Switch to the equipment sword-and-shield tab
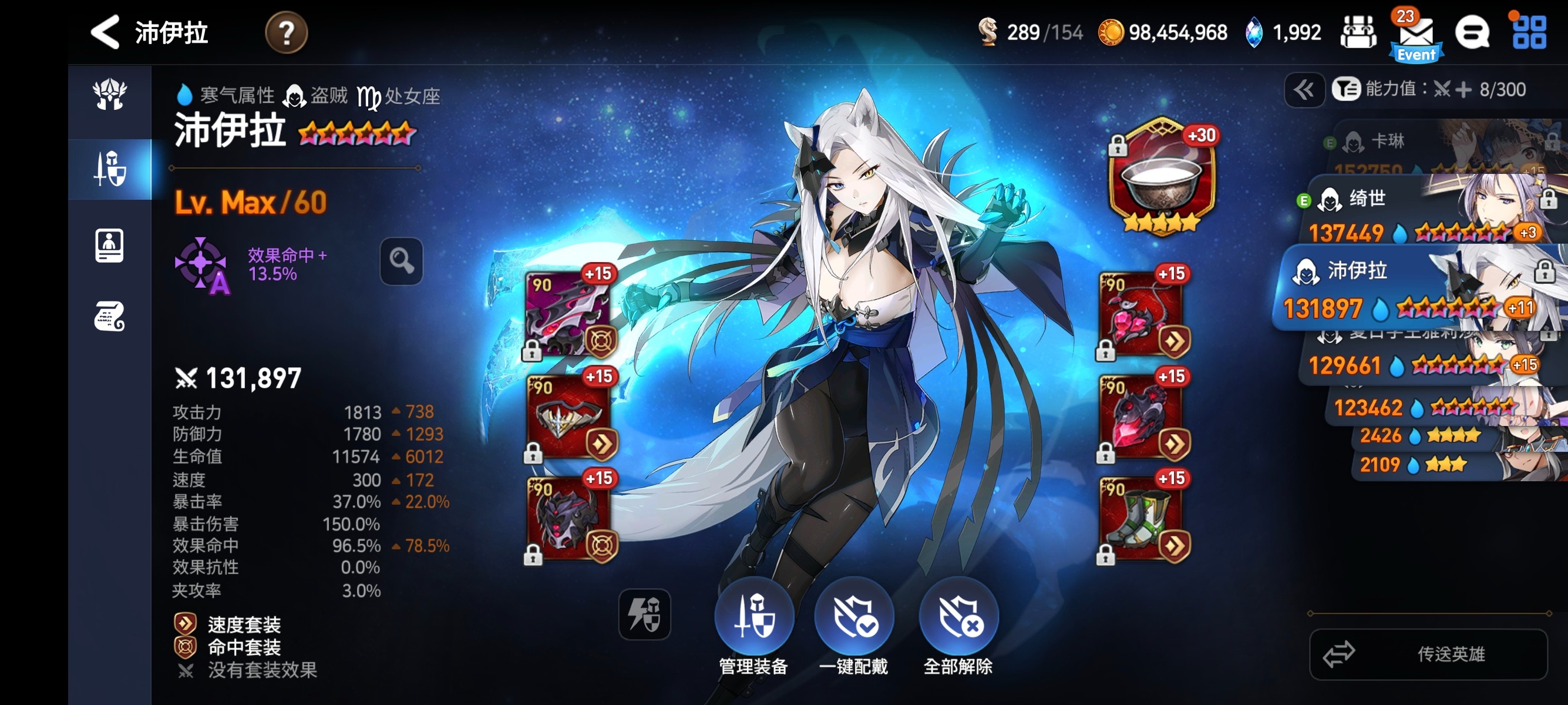Screen dimensions: 1568x705 click(110, 169)
